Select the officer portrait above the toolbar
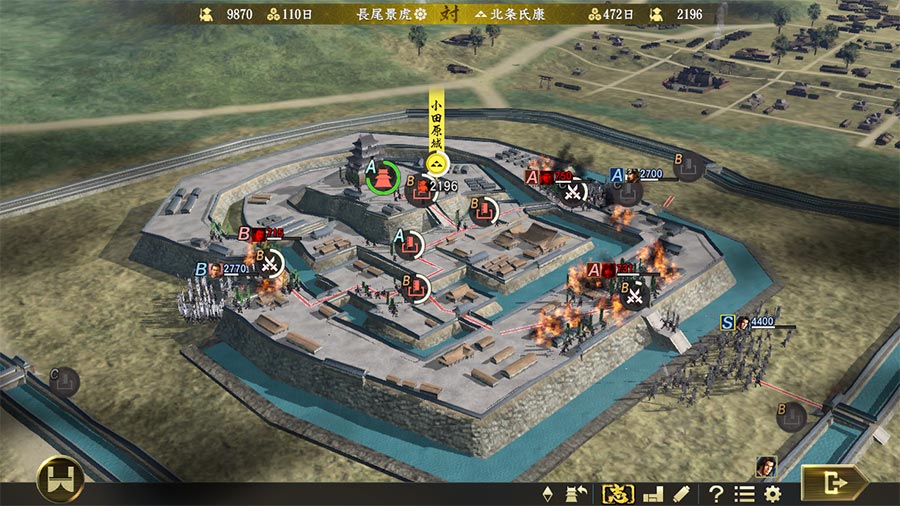 tap(766, 466)
